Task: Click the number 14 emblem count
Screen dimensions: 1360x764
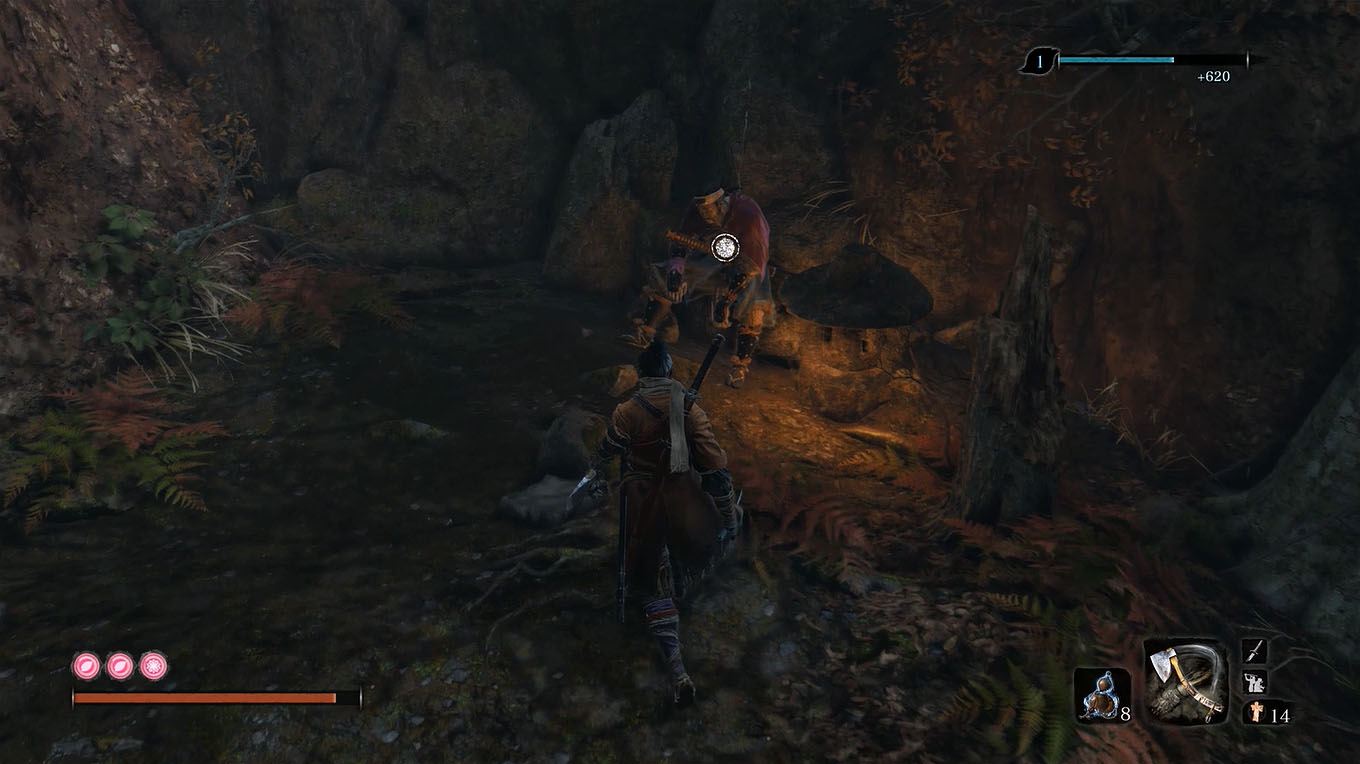Action: pos(1282,714)
